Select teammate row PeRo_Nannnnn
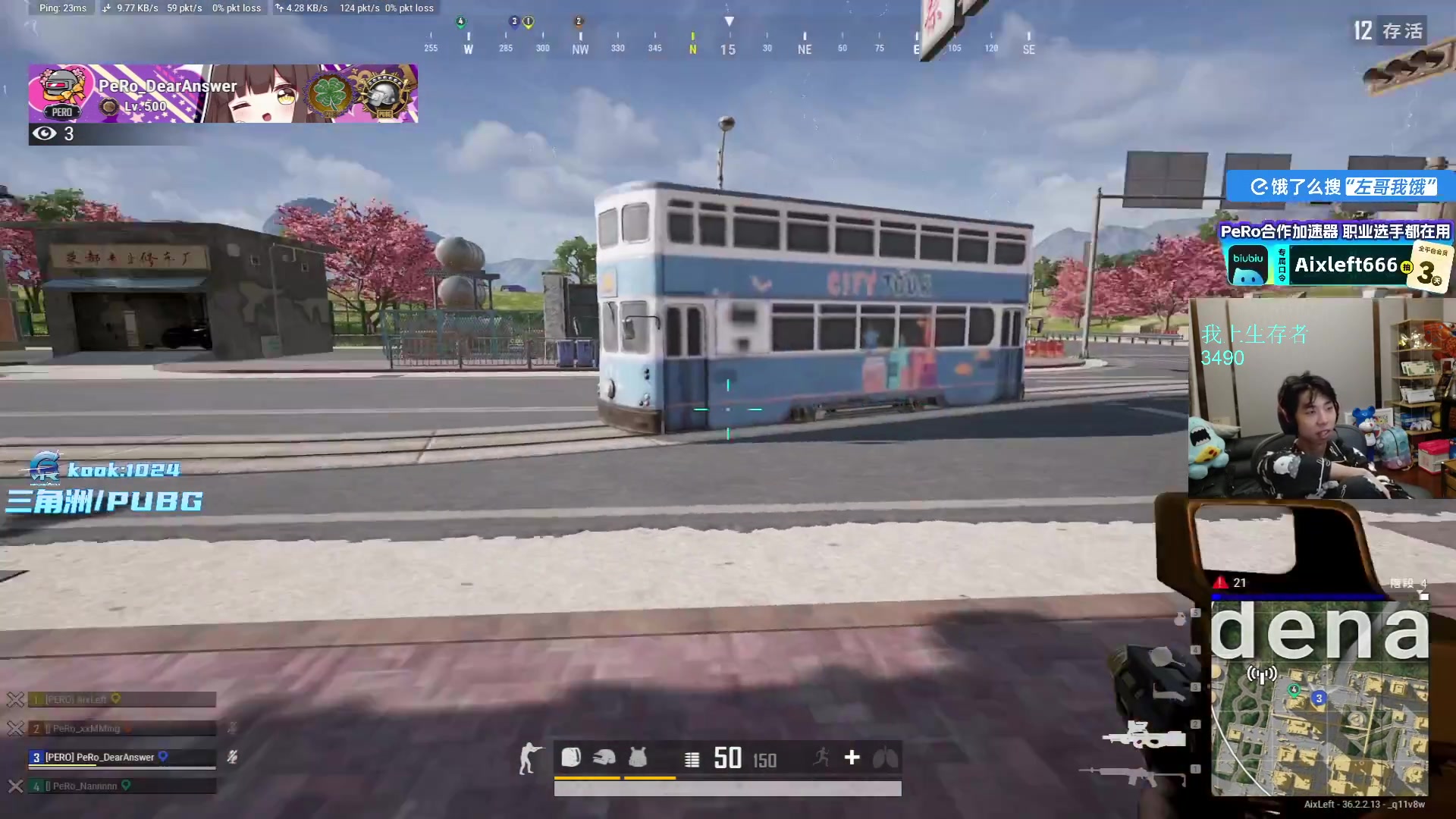The width and height of the screenshot is (1456, 819). 121,786
